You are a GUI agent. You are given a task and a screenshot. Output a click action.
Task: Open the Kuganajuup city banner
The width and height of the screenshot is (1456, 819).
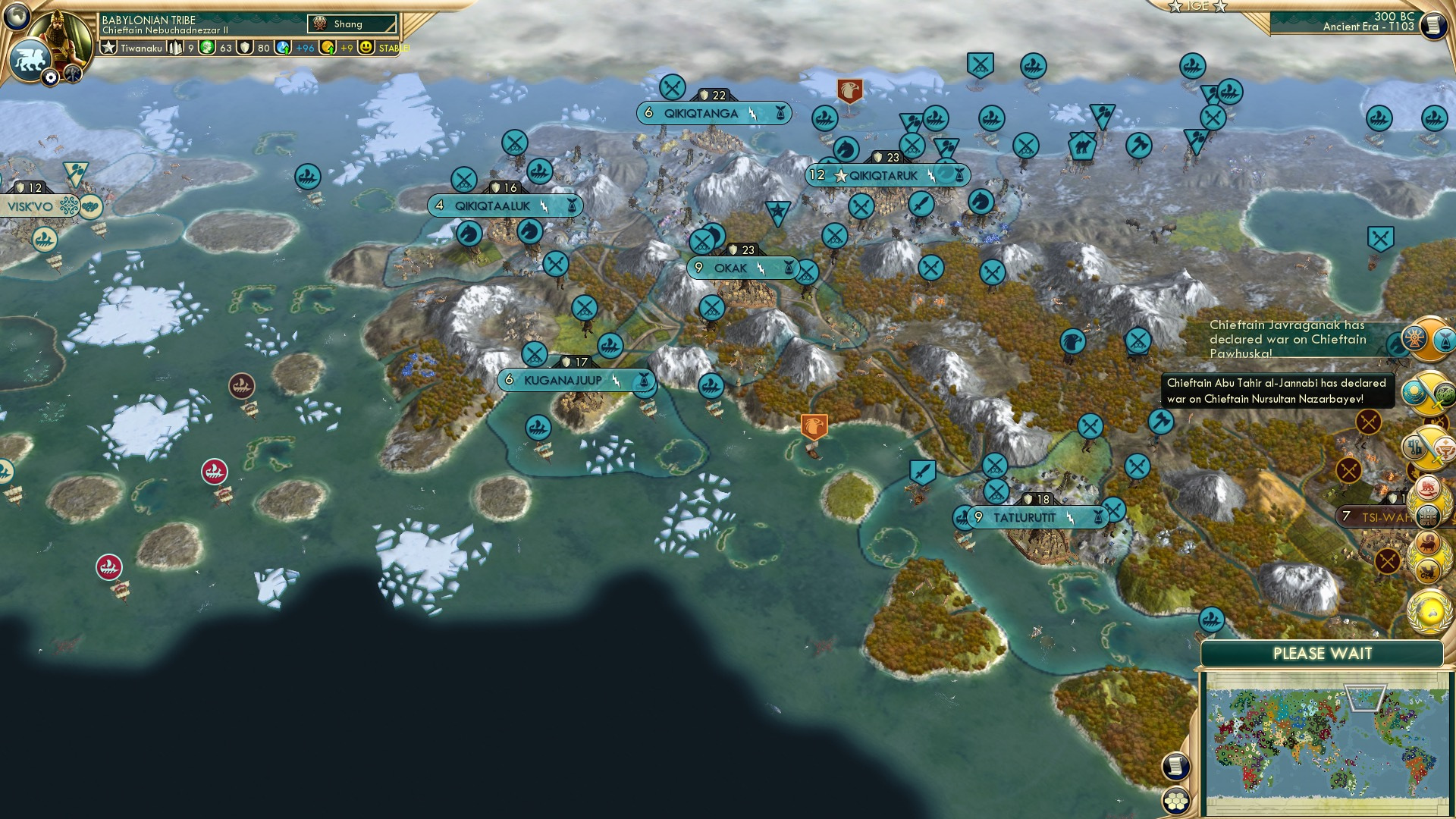click(x=563, y=381)
